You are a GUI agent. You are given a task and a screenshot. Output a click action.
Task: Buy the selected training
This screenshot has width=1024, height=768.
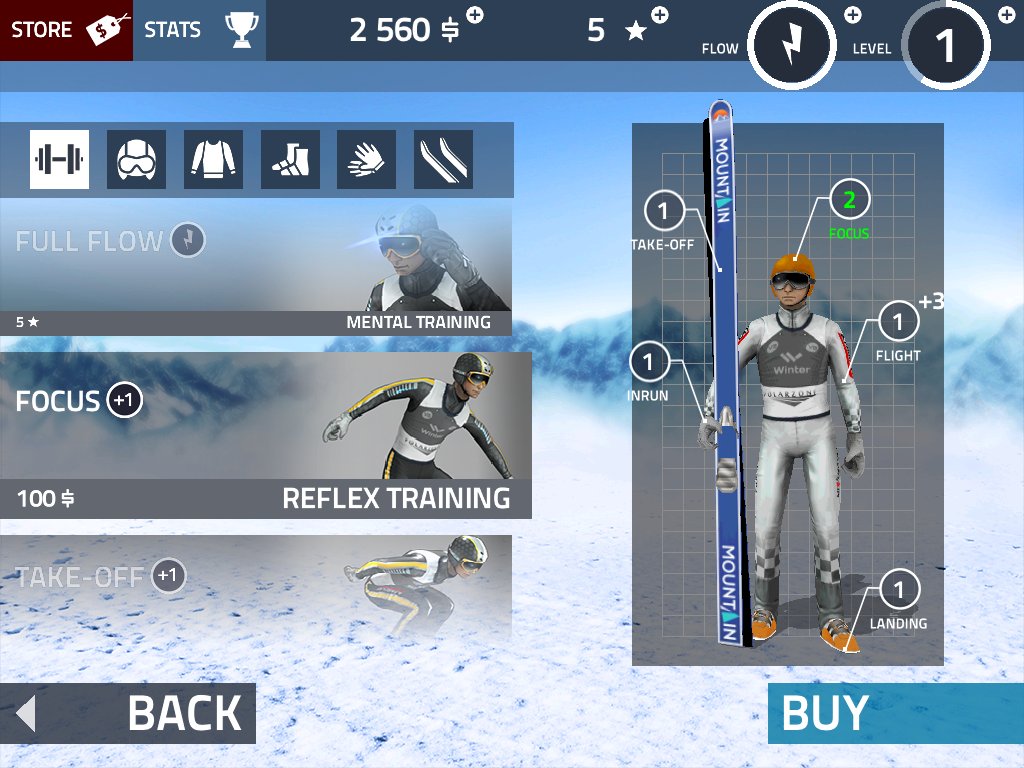(x=895, y=714)
